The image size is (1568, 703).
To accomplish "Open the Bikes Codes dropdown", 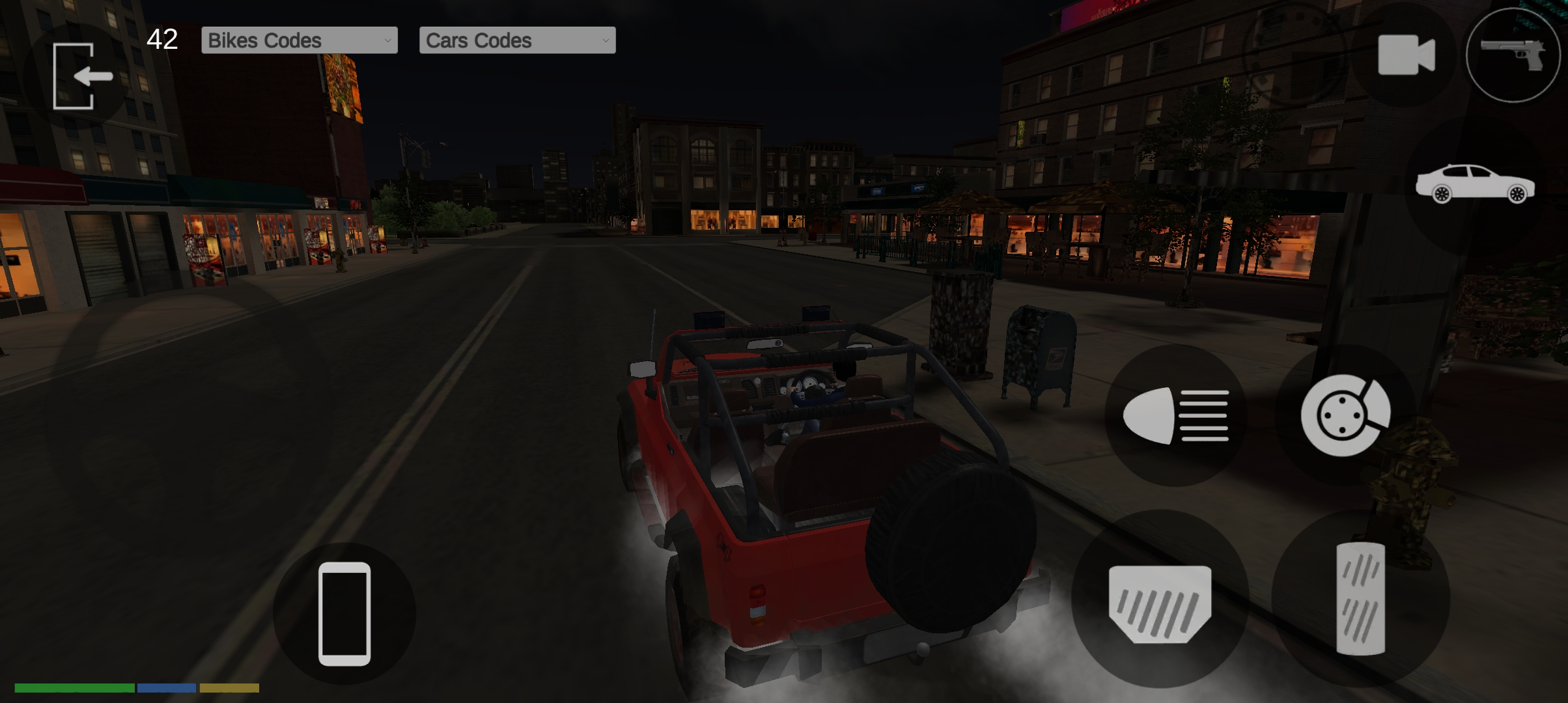I will tap(299, 40).
